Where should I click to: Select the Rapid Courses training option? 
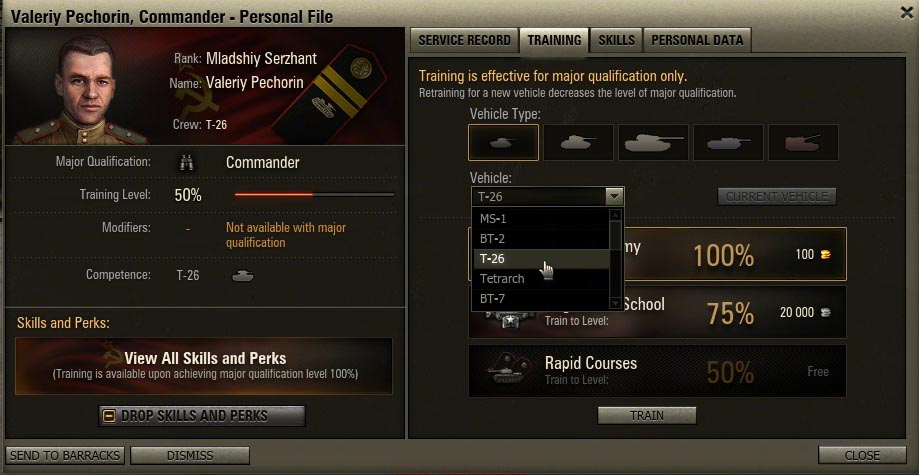pyautogui.click(x=657, y=370)
